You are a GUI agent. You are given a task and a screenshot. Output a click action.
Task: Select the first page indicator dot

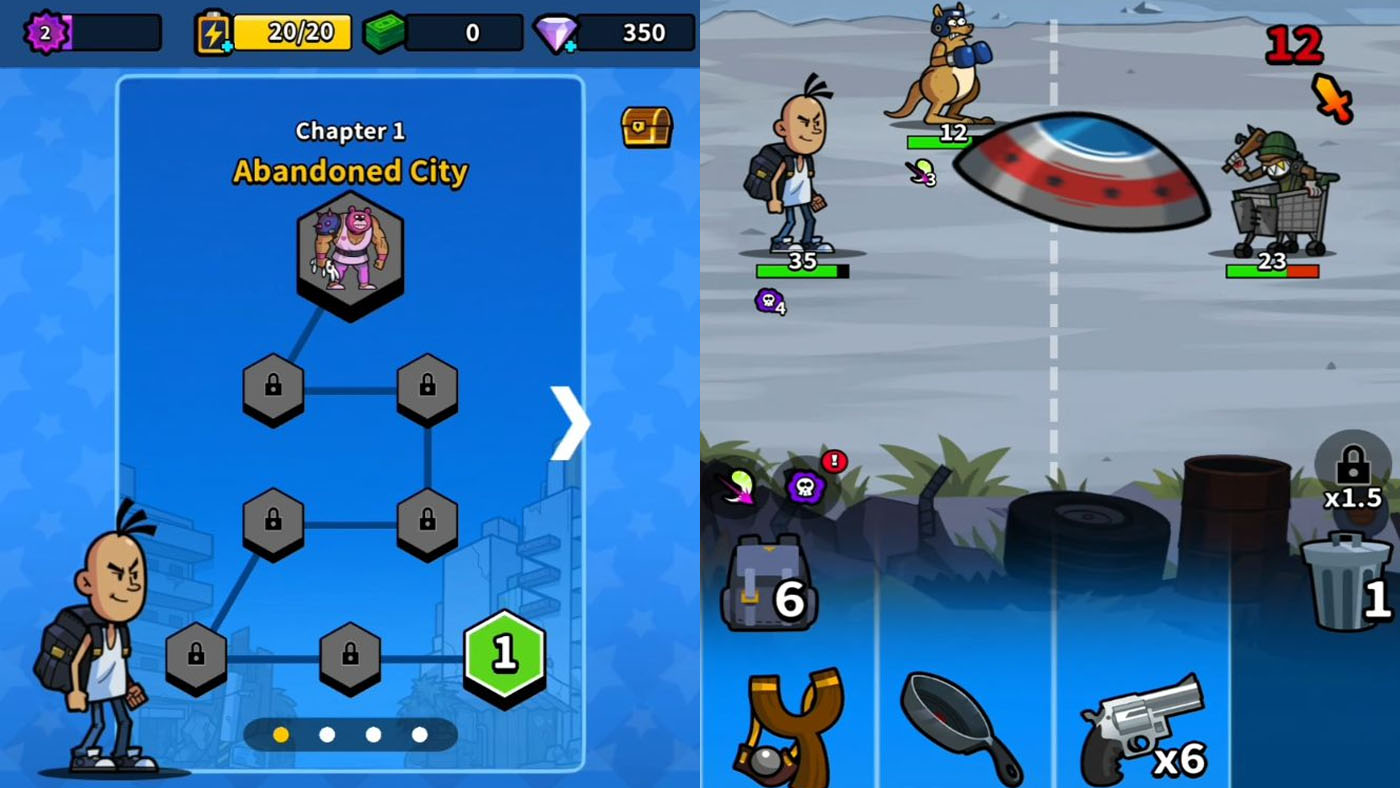[279, 734]
